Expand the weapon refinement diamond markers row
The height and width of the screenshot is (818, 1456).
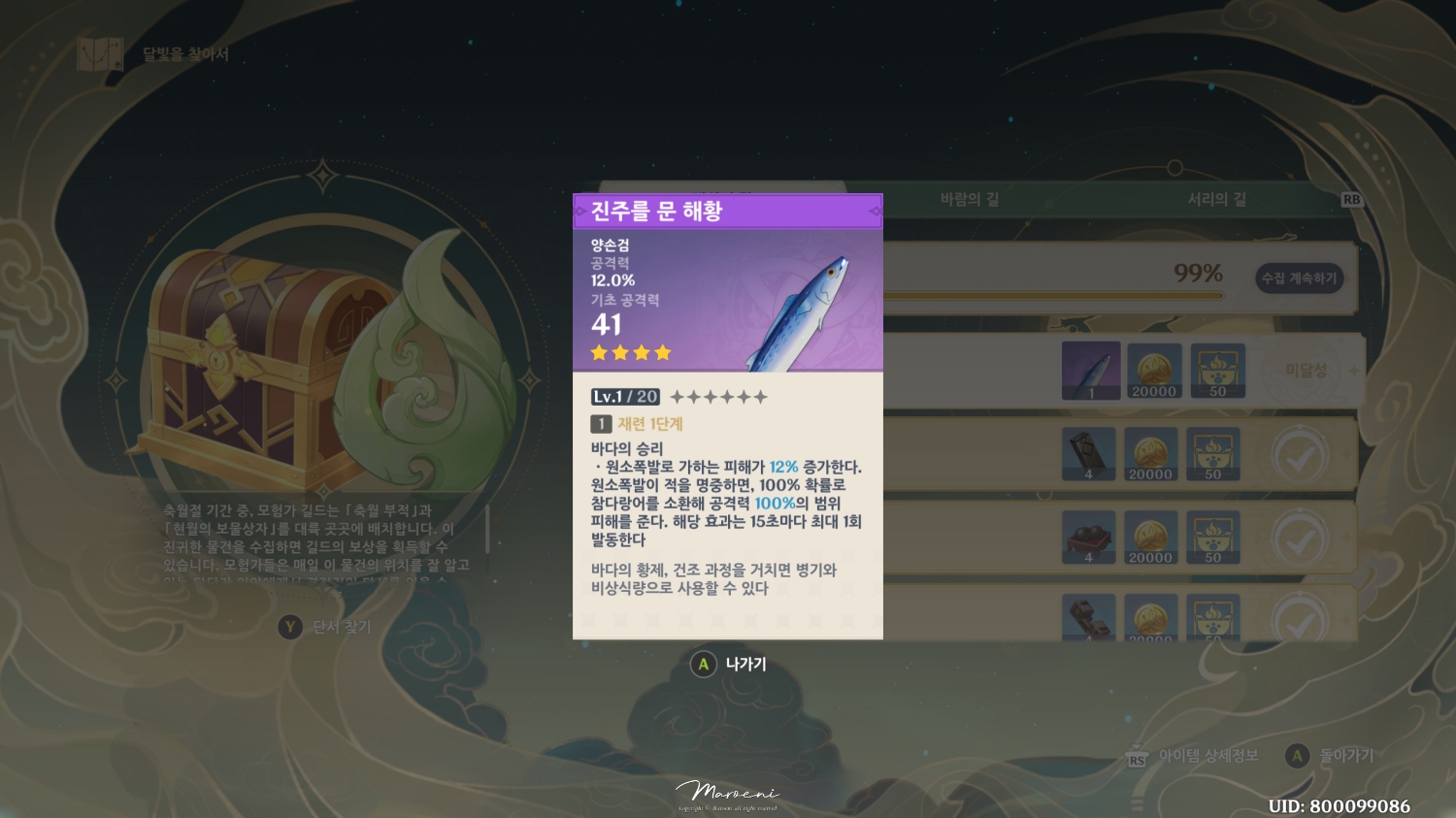(723, 396)
